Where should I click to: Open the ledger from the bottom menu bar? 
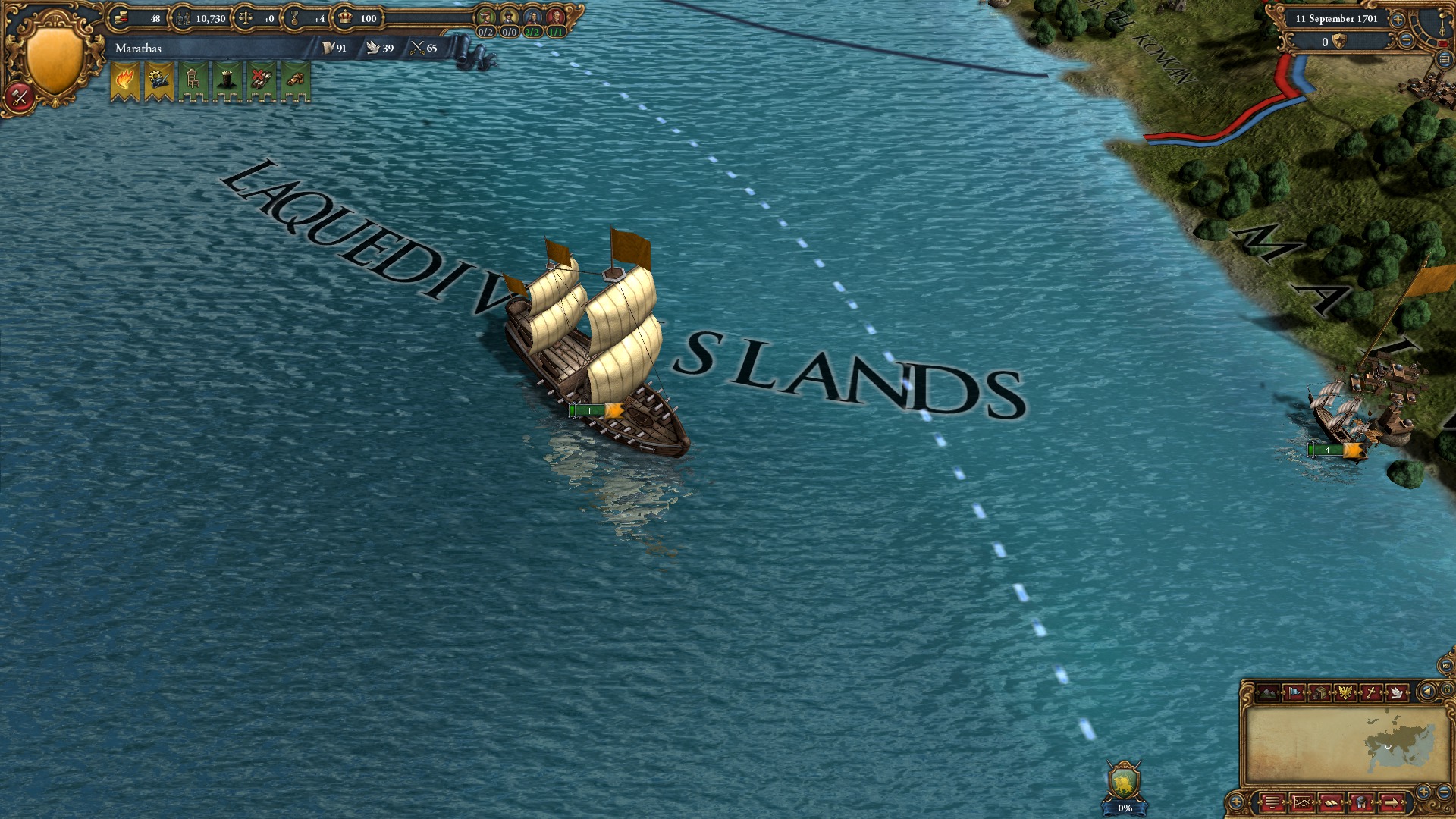click(x=1331, y=802)
